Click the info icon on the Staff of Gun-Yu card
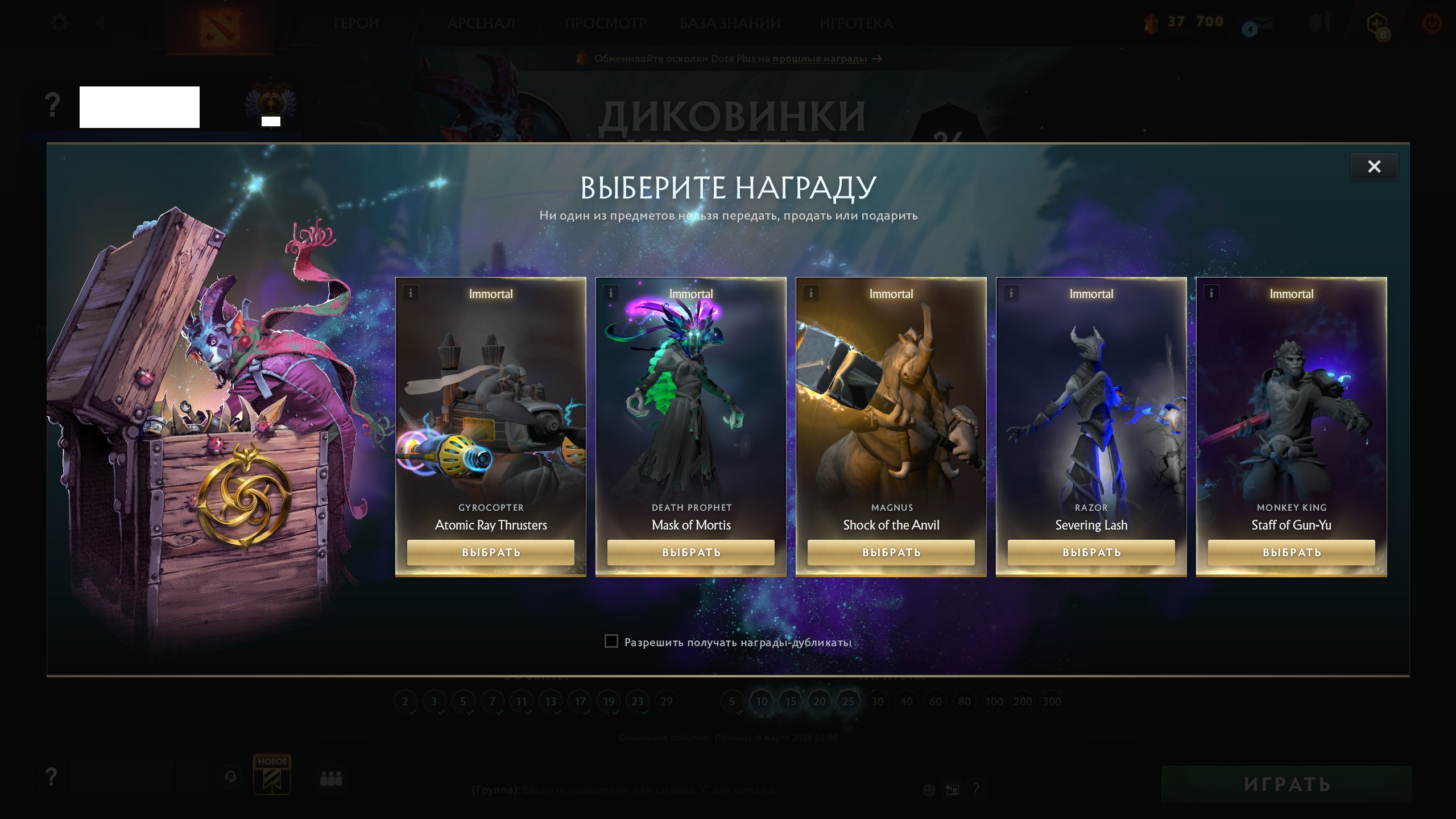Image resolution: width=1456 pixels, height=819 pixels. tap(1211, 292)
